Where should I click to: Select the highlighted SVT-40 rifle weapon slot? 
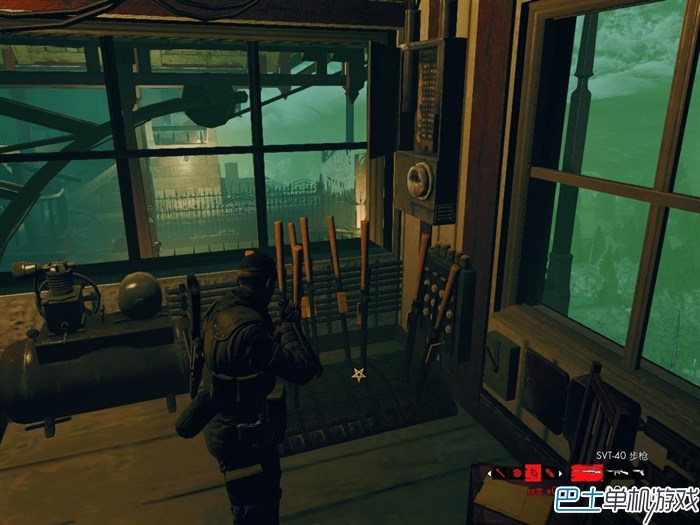tap(586, 472)
